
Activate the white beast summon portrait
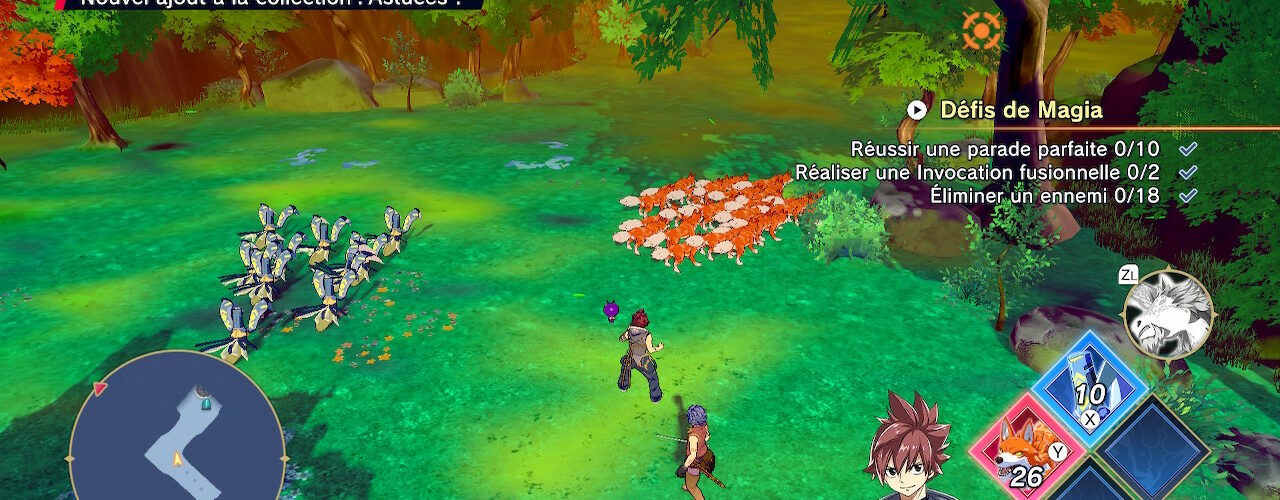coord(1167,315)
